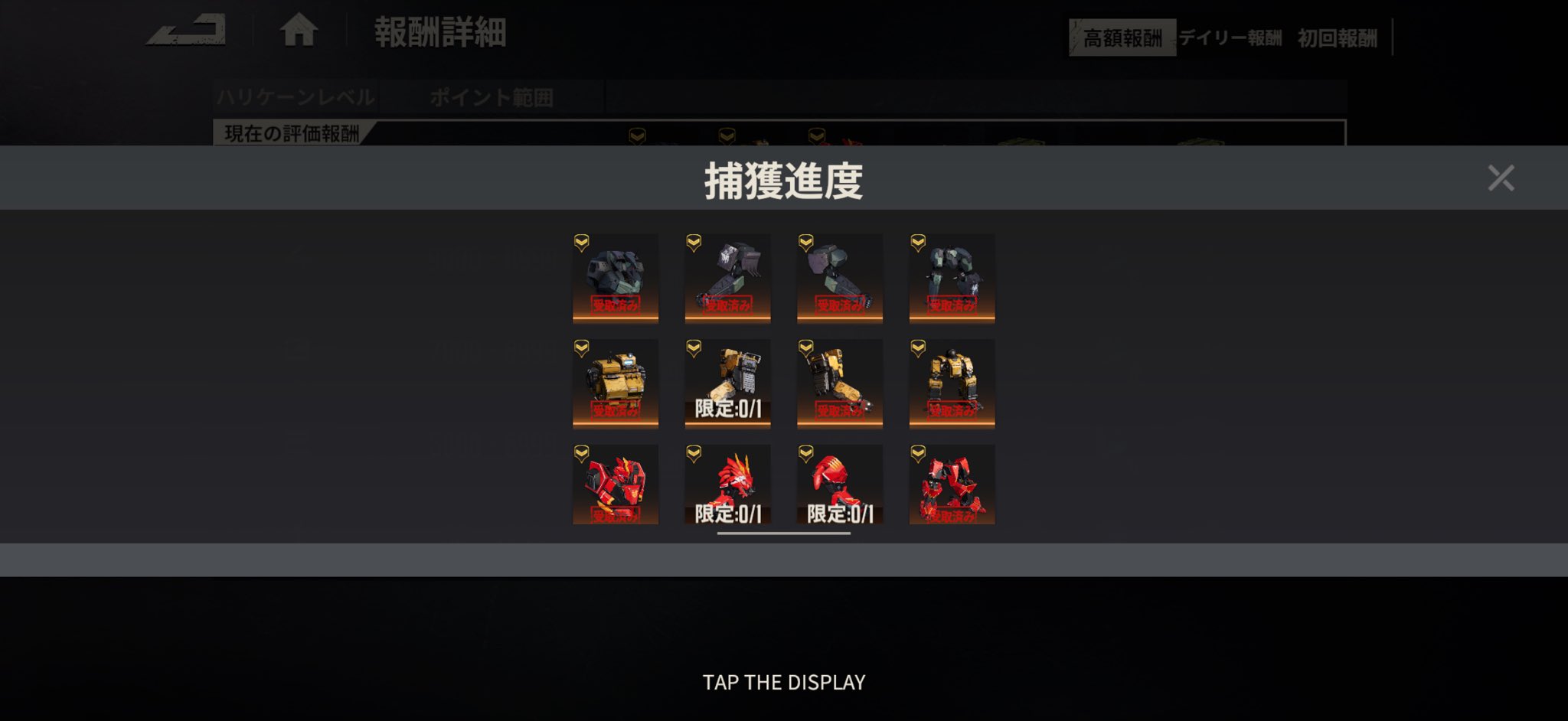This screenshot has width=1568, height=721.
Task: Pick the red mech legs reward
Action: point(952,485)
